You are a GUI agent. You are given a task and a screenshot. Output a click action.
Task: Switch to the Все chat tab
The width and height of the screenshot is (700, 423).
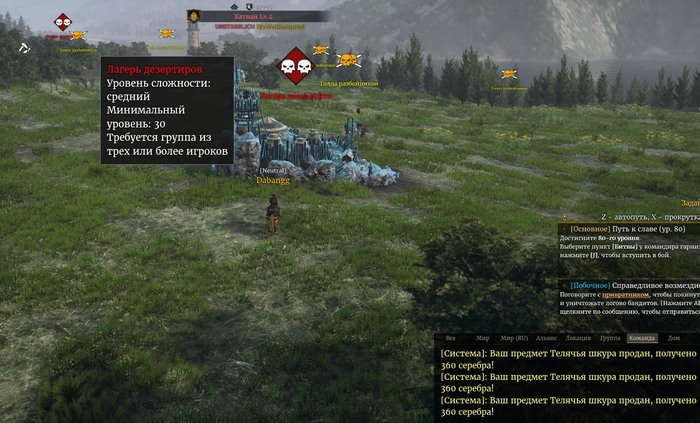tap(451, 339)
